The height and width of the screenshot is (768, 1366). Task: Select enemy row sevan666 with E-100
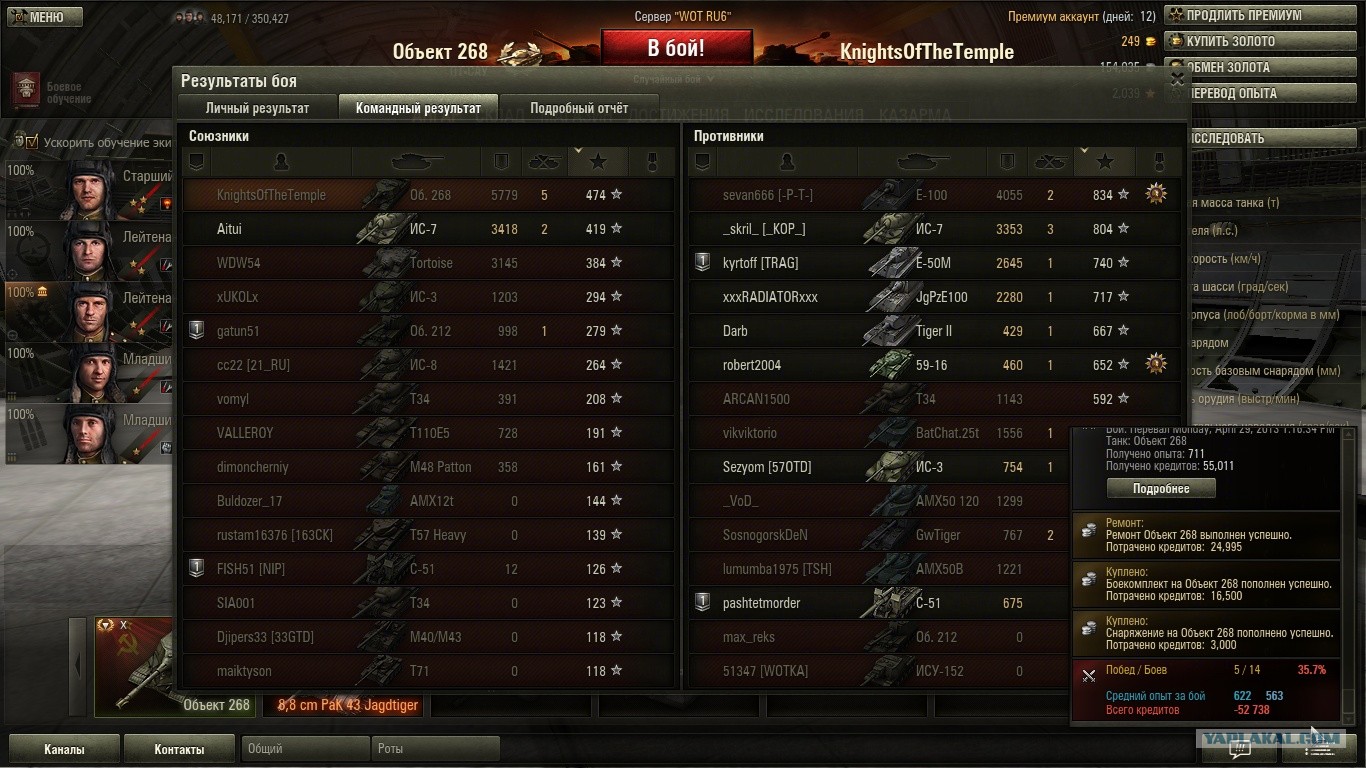tap(934, 195)
